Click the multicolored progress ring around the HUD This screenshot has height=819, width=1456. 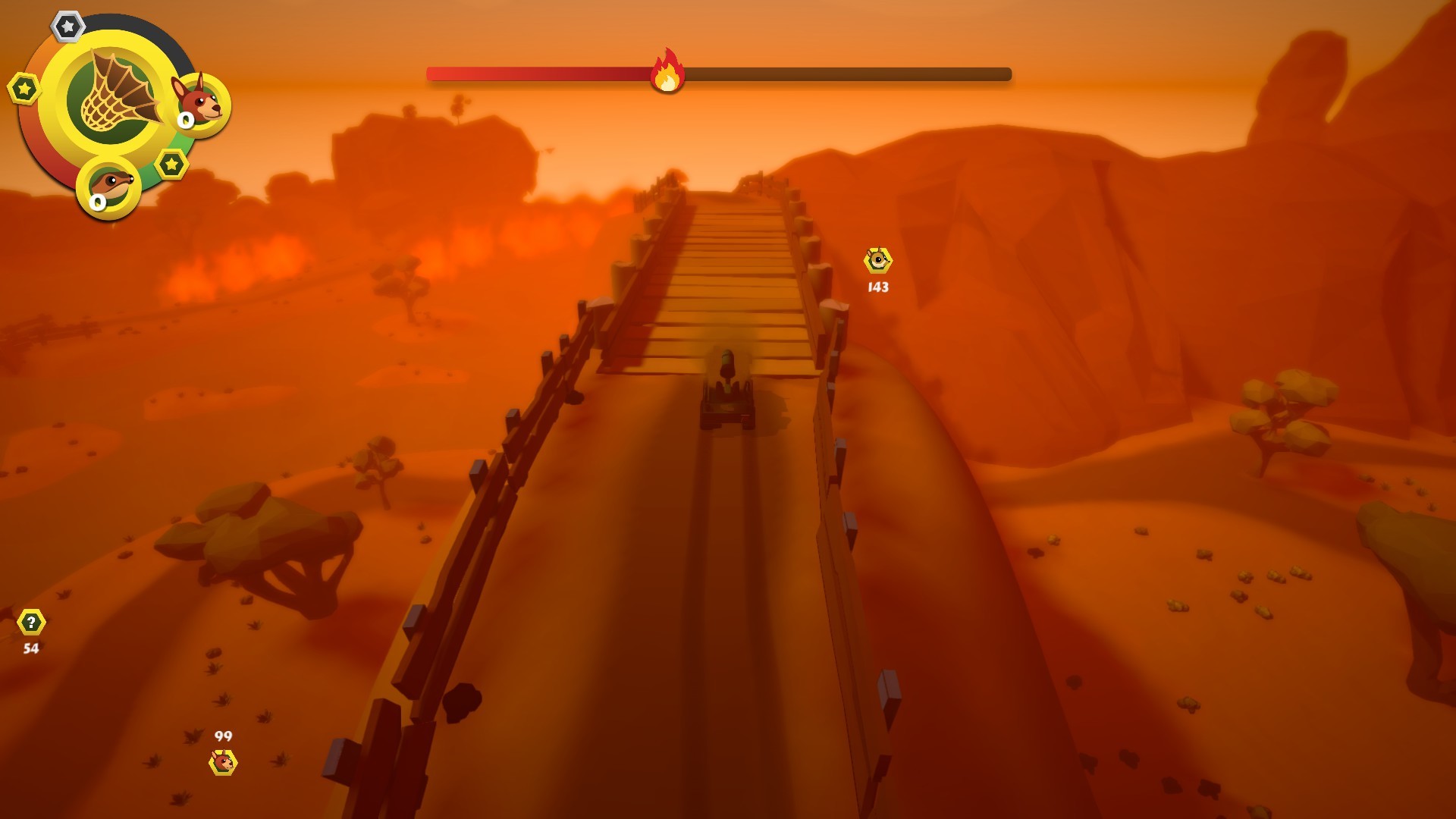(45, 152)
